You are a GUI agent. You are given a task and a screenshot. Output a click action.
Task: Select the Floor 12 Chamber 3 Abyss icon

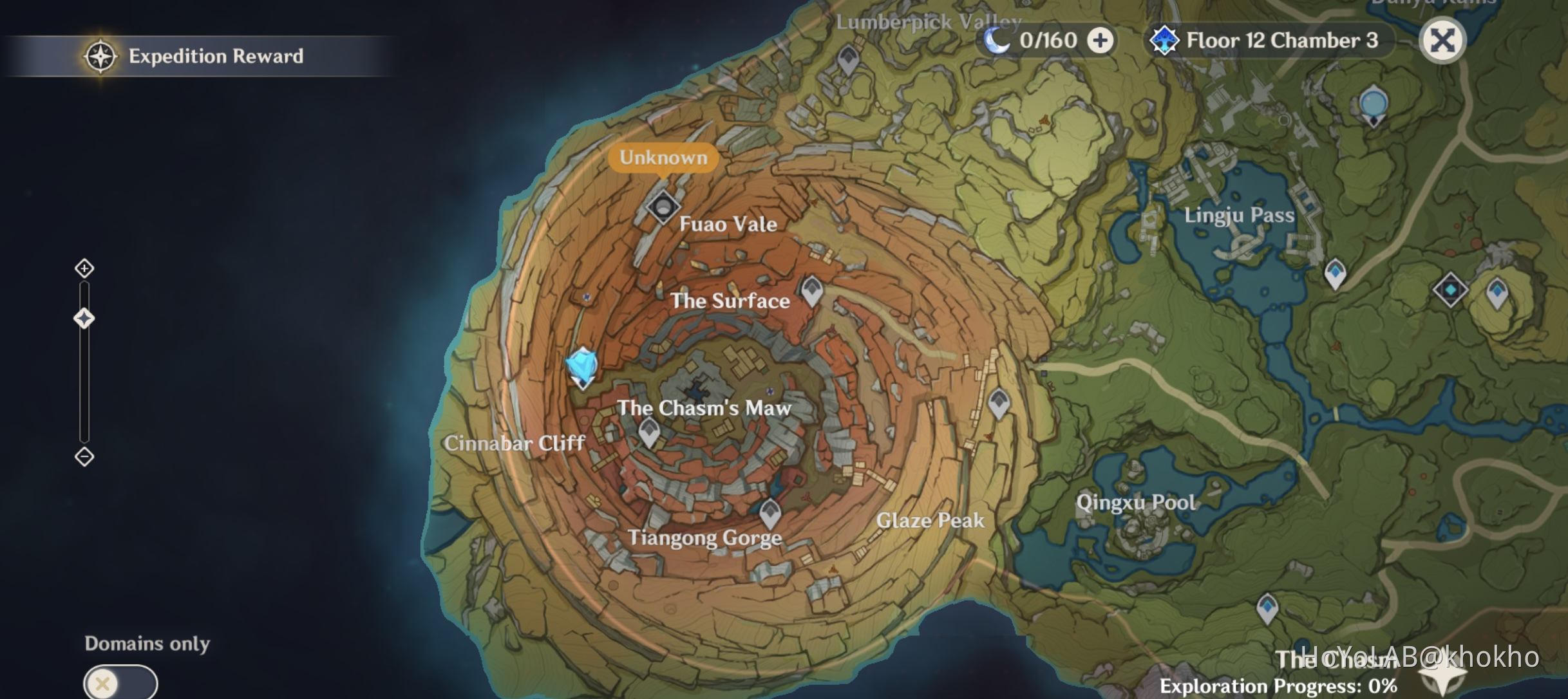point(1165,40)
